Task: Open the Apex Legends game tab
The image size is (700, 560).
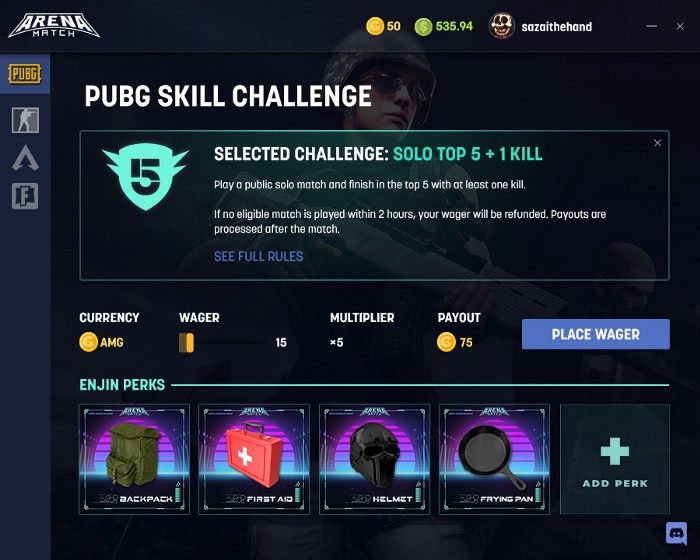Action: point(25,157)
